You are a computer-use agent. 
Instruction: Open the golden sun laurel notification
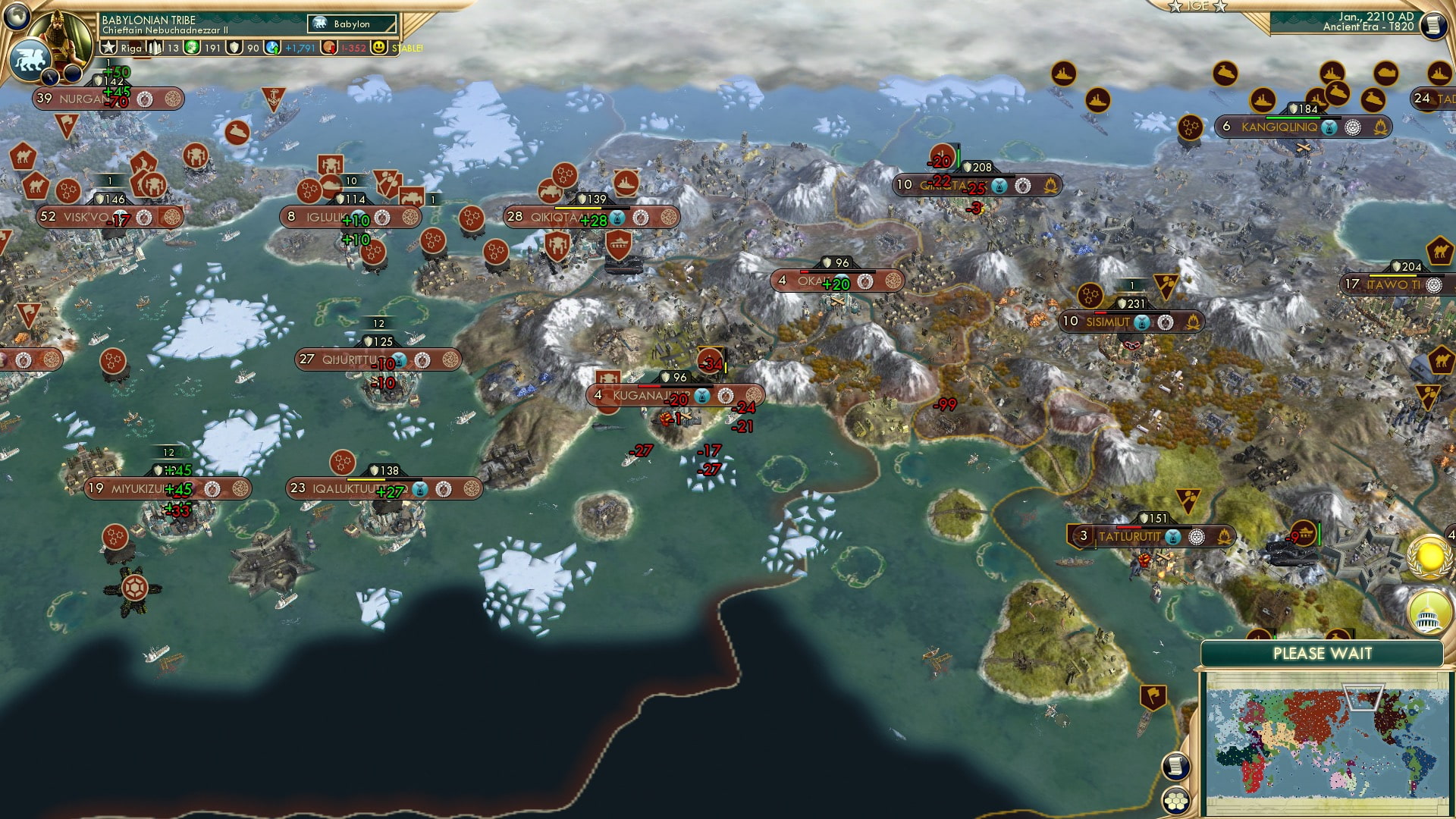[x=1430, y=557]
